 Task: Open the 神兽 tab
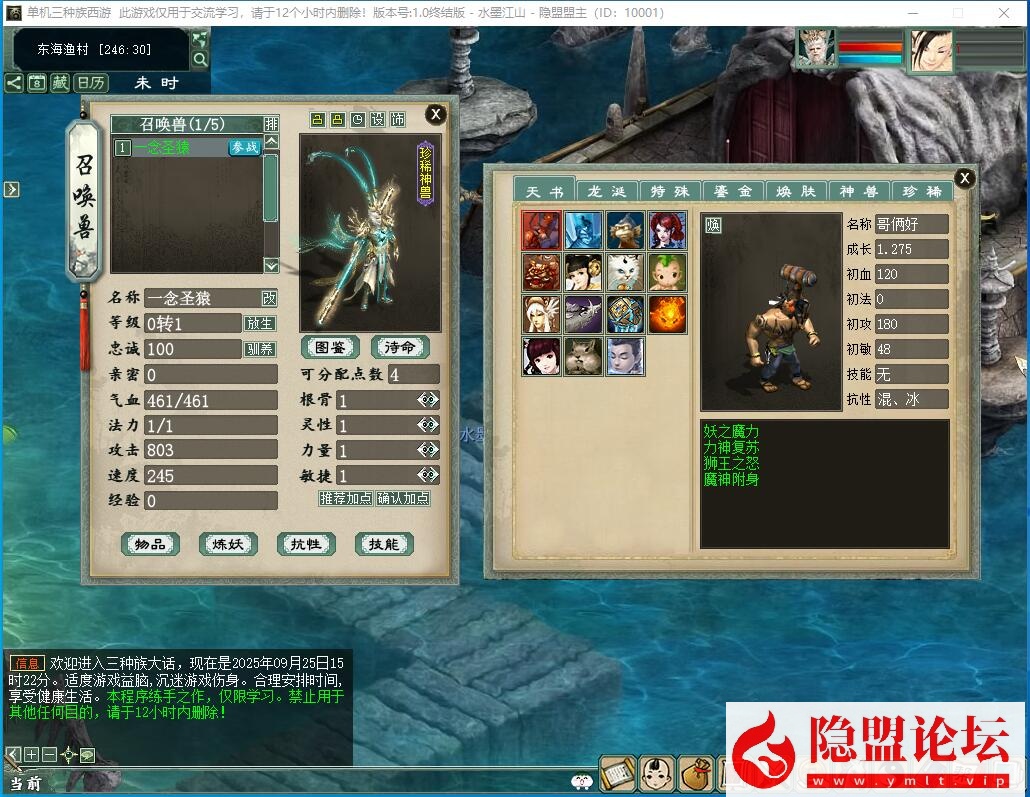860,191
